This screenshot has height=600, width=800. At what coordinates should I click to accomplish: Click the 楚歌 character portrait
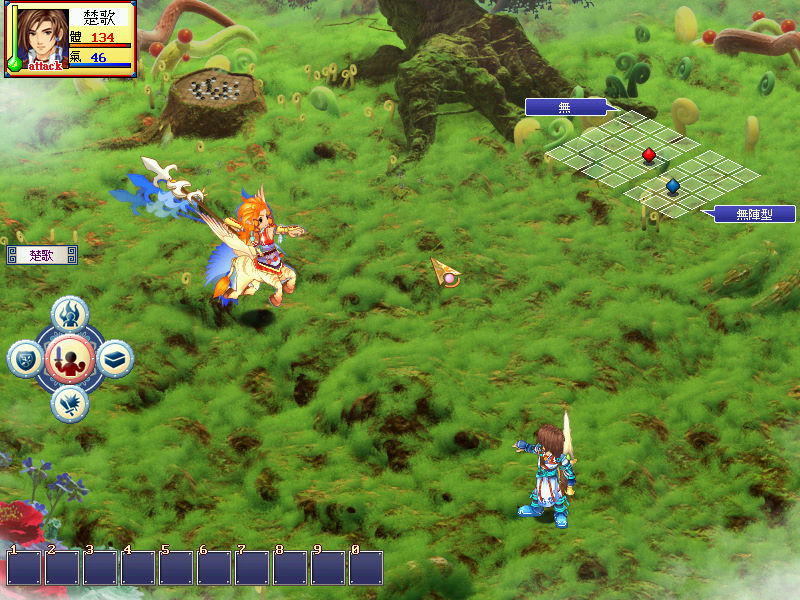point(33,38)
